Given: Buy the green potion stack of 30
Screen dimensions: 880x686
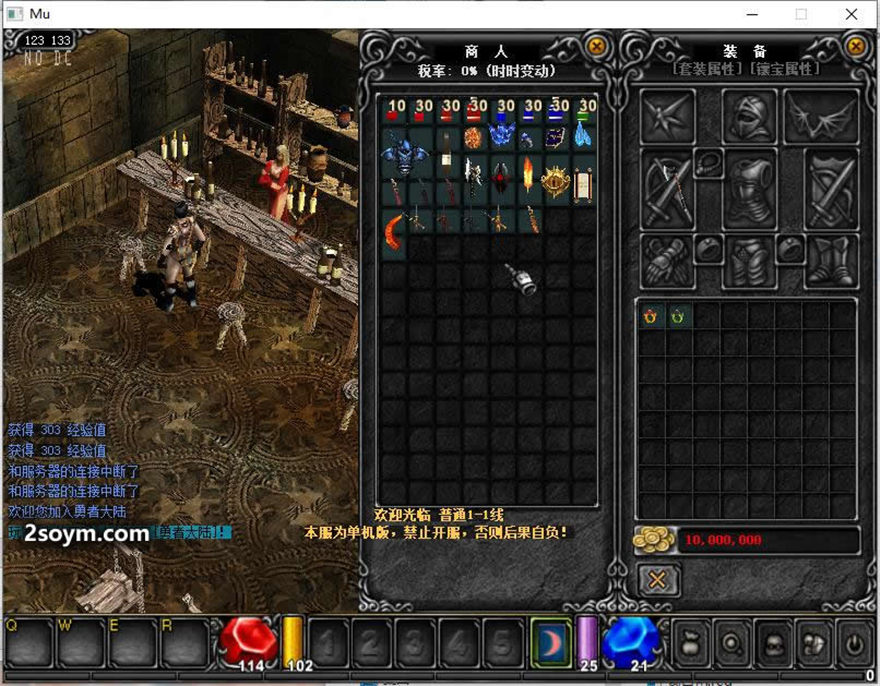Looking at the screenshot, I should [x=584, y=111].
